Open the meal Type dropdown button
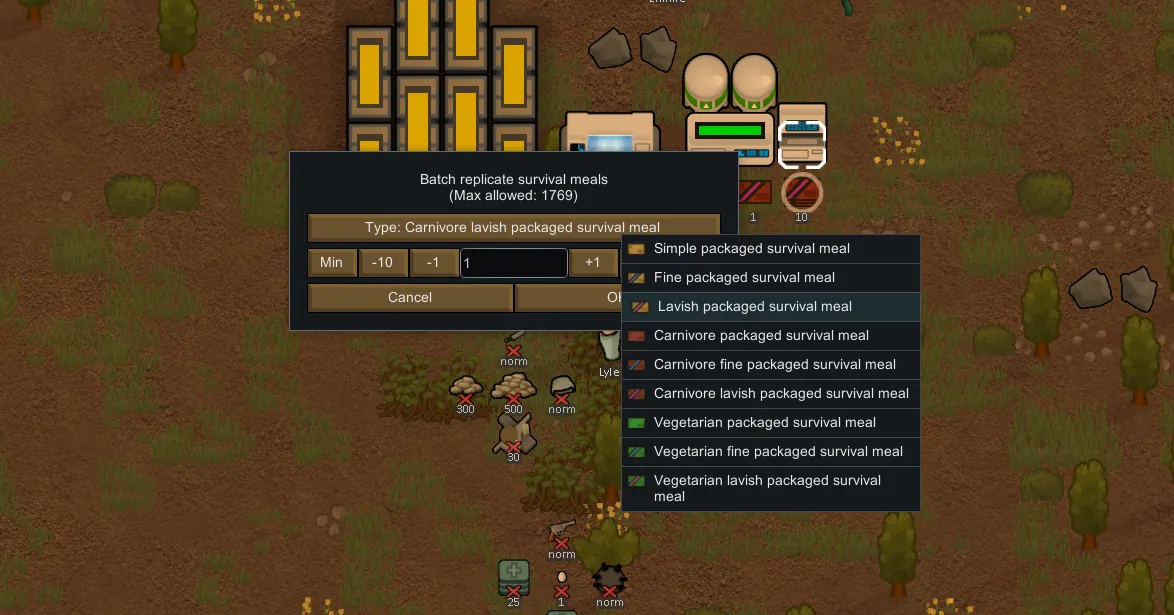Image resolution: width=1174 pixels, height=615 pixels. [x=513, y=227]
